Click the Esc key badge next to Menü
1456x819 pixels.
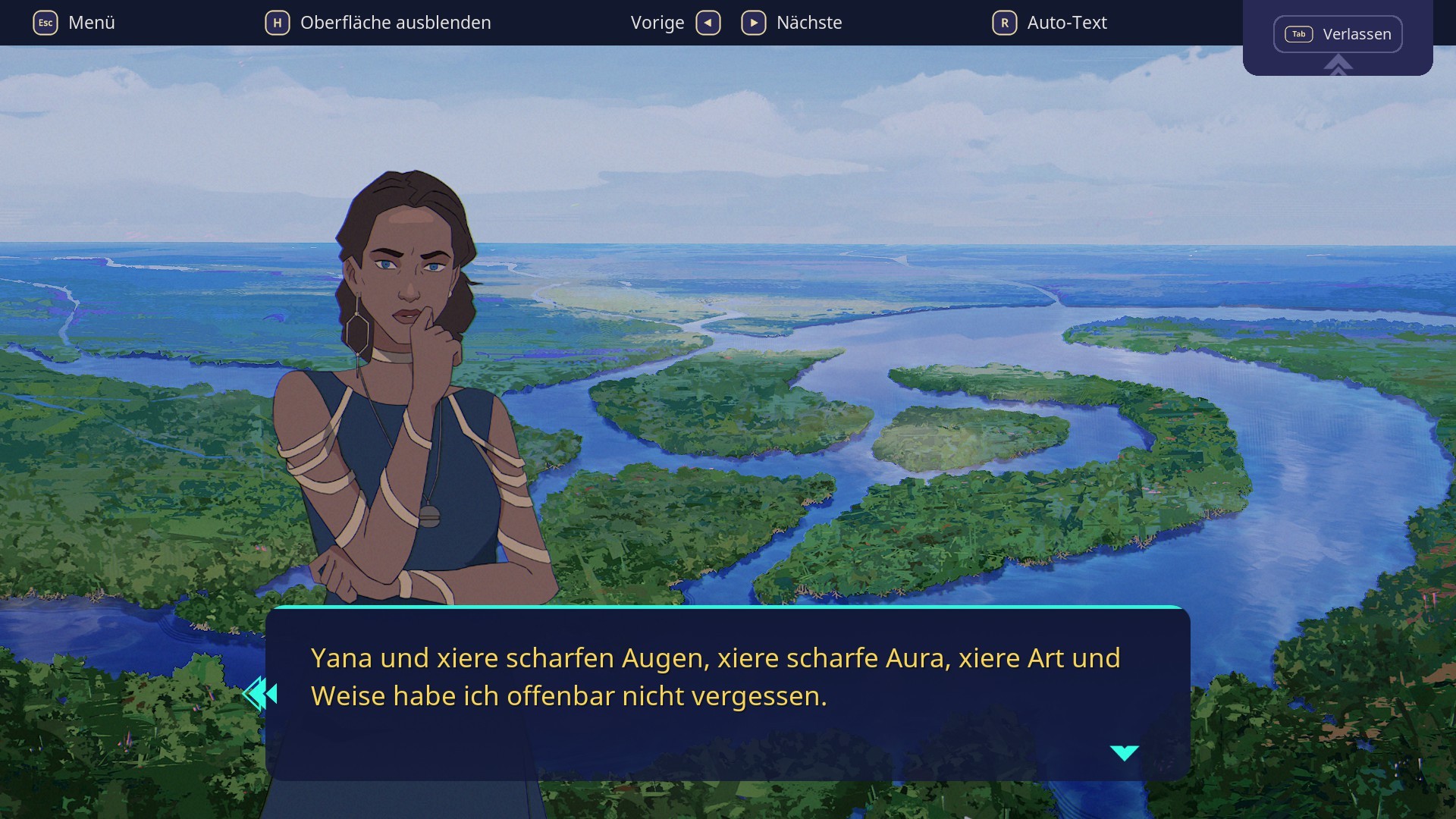point(45,22)
